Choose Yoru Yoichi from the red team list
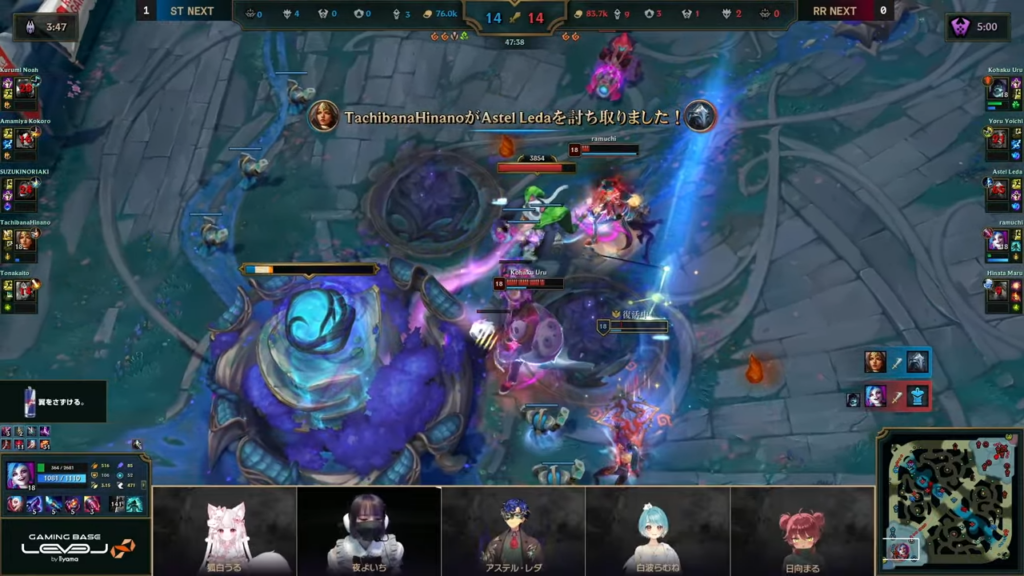 click(998, 139)
